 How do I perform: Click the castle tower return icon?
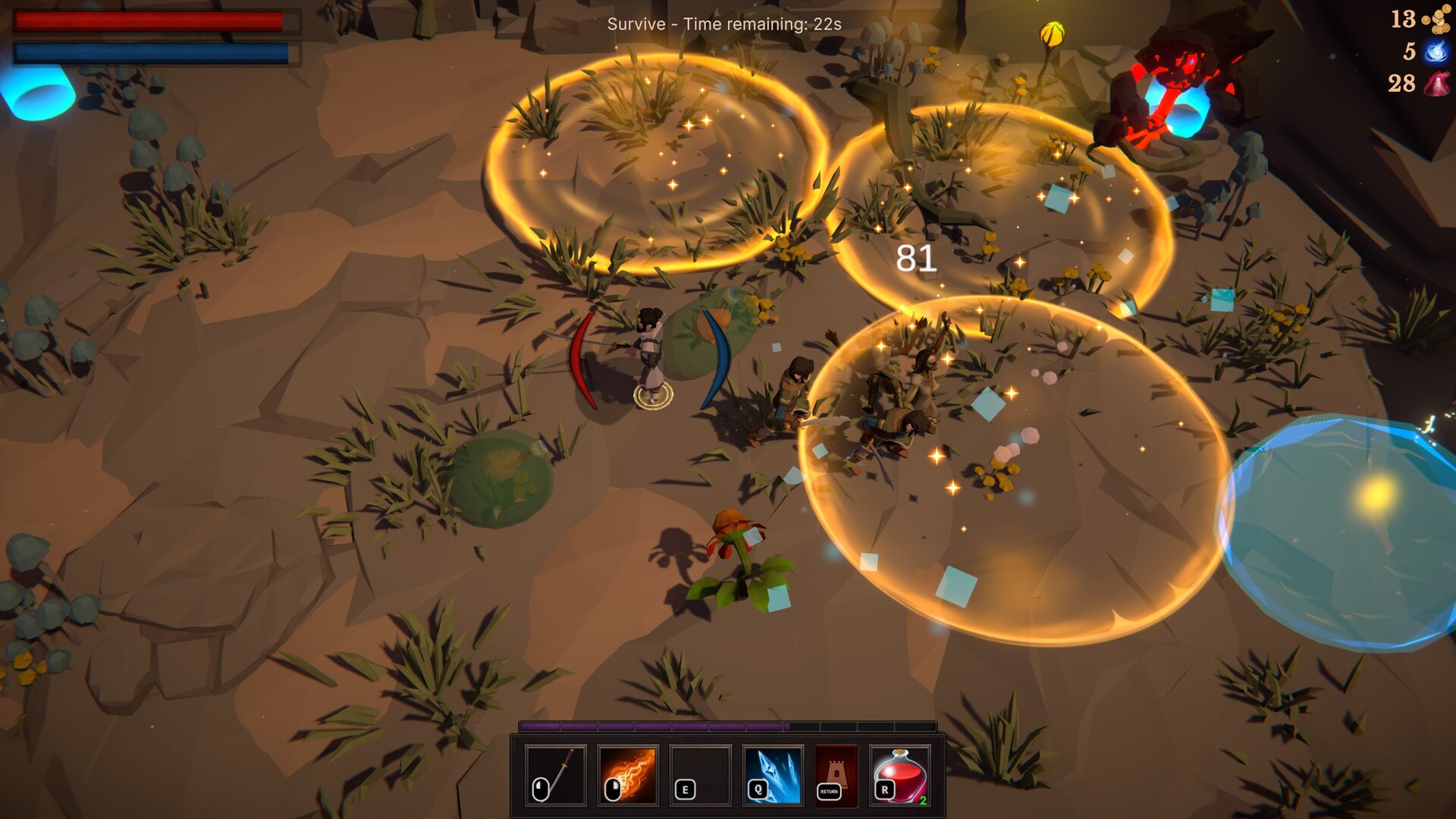click(836, 774)
